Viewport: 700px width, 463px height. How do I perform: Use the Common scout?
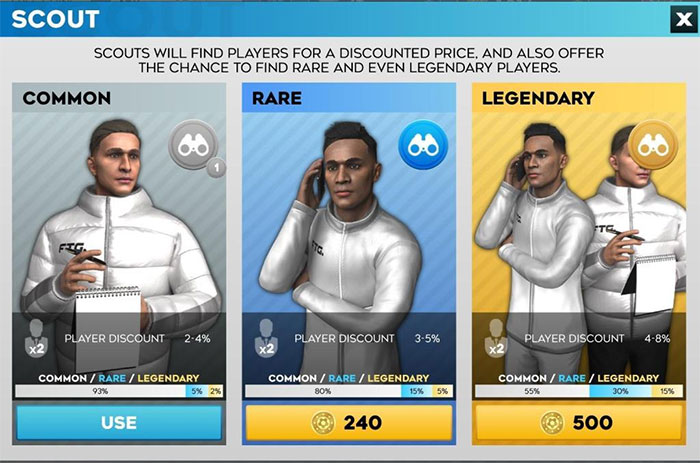[x=119, y=423]
